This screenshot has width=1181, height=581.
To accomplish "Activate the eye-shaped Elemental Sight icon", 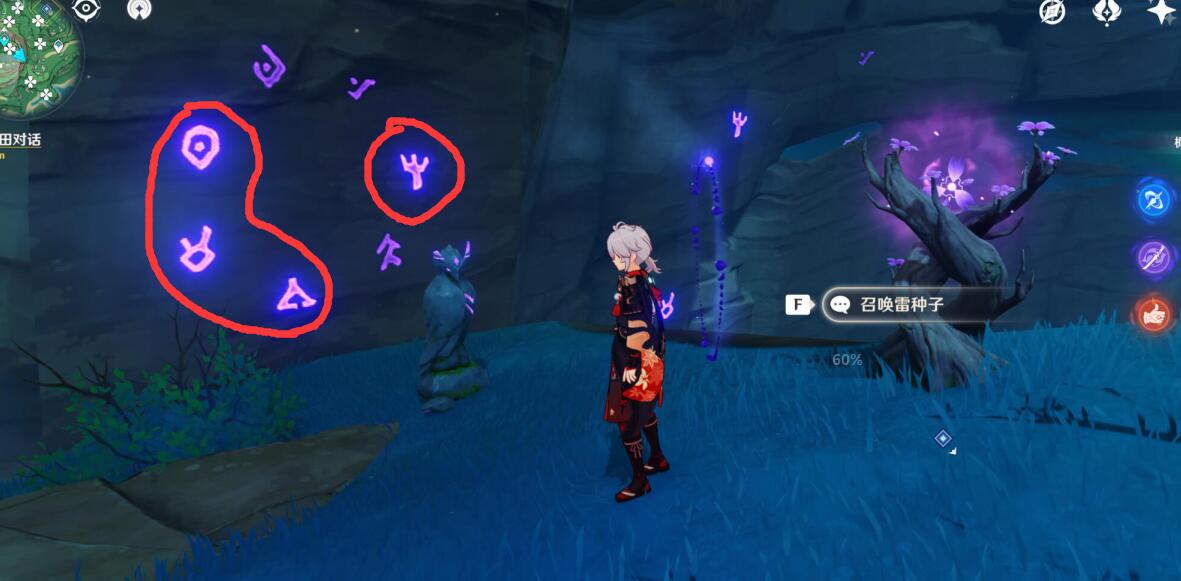I will point(87,10).
